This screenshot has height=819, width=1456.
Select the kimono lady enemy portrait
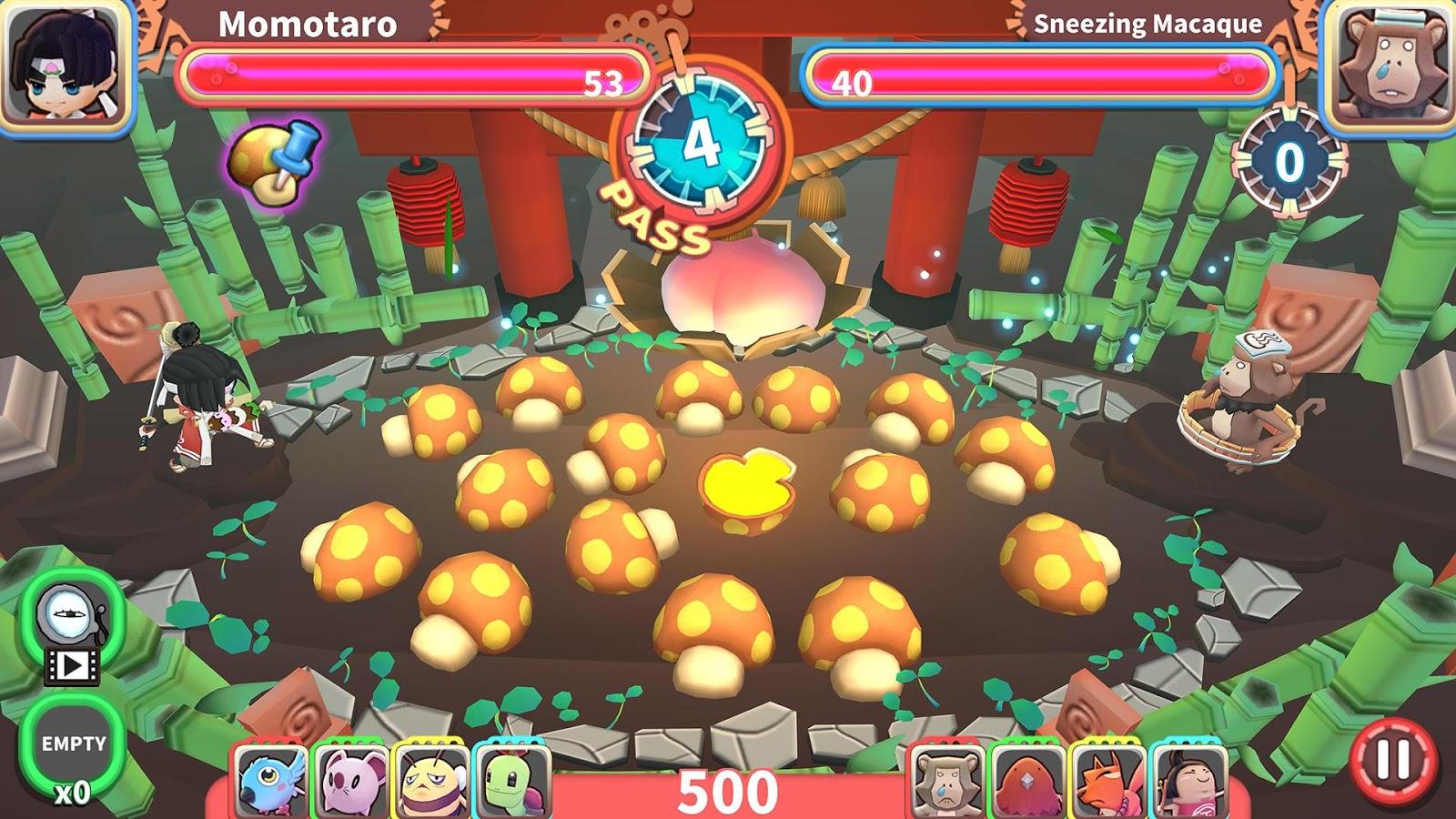(1188, 781)
